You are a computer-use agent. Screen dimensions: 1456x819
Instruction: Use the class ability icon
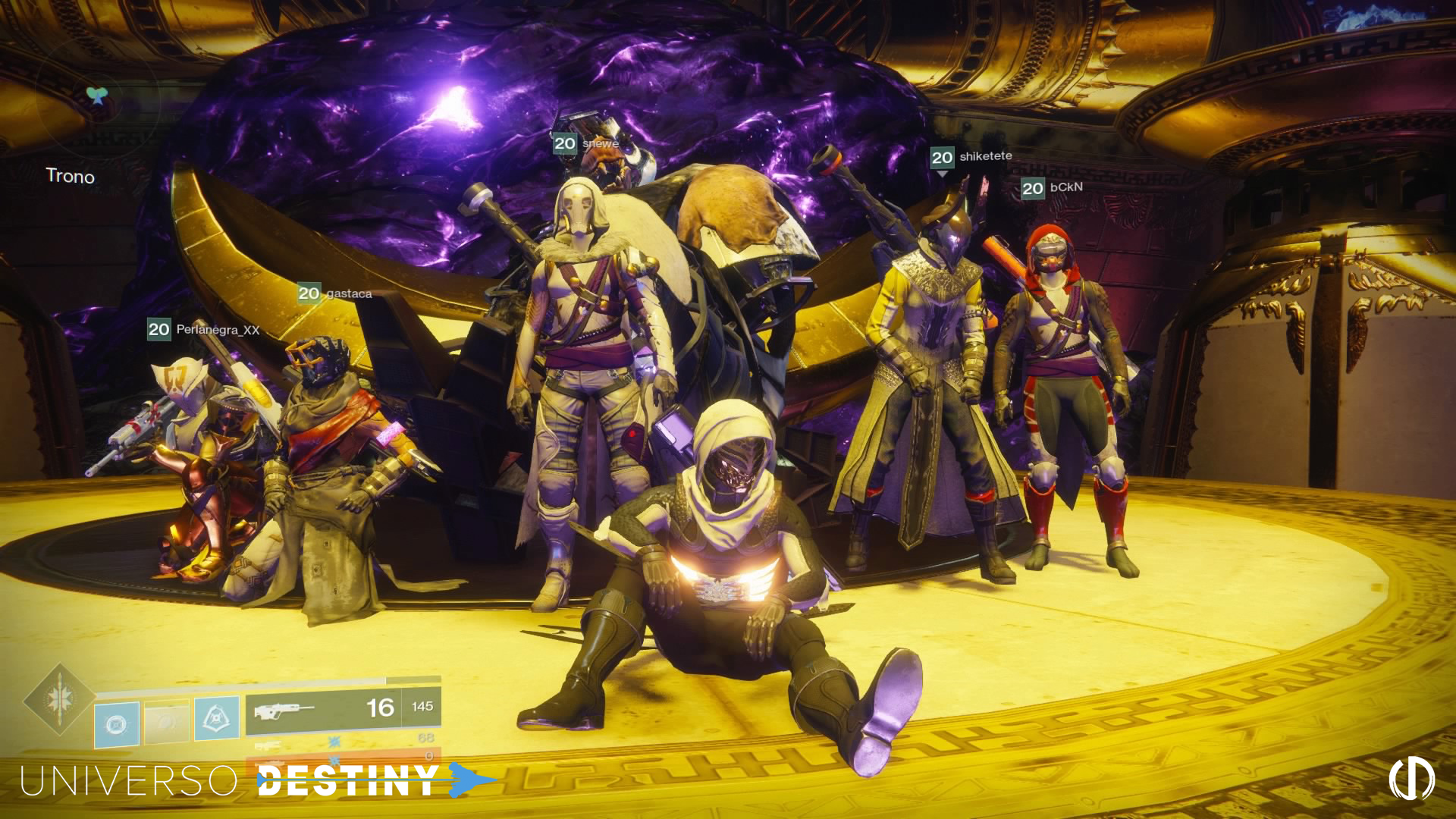pyautogui.click(x=217, y=718)
